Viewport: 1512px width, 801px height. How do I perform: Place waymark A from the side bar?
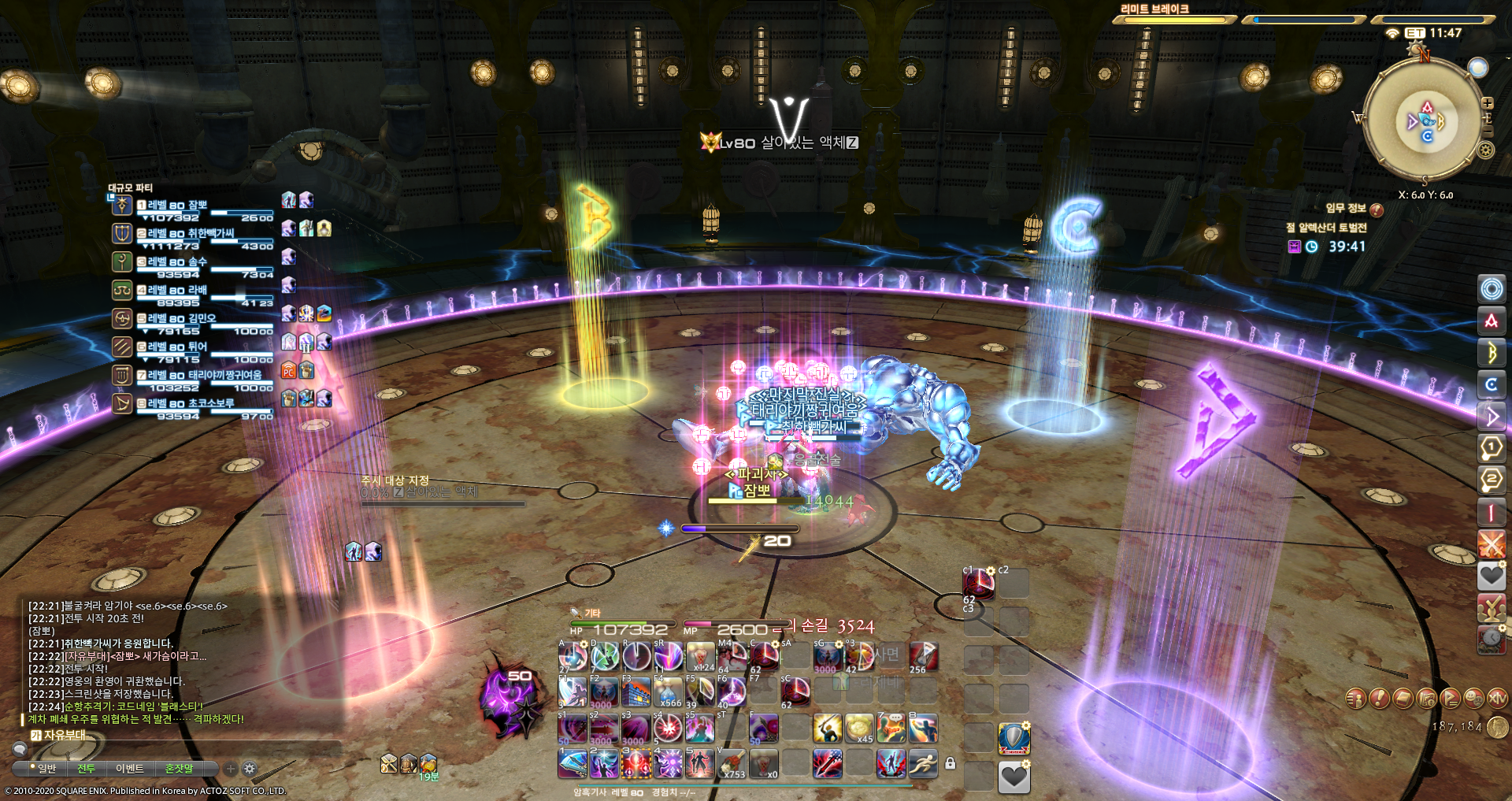pyautogui.click(x=1491, y=321)
